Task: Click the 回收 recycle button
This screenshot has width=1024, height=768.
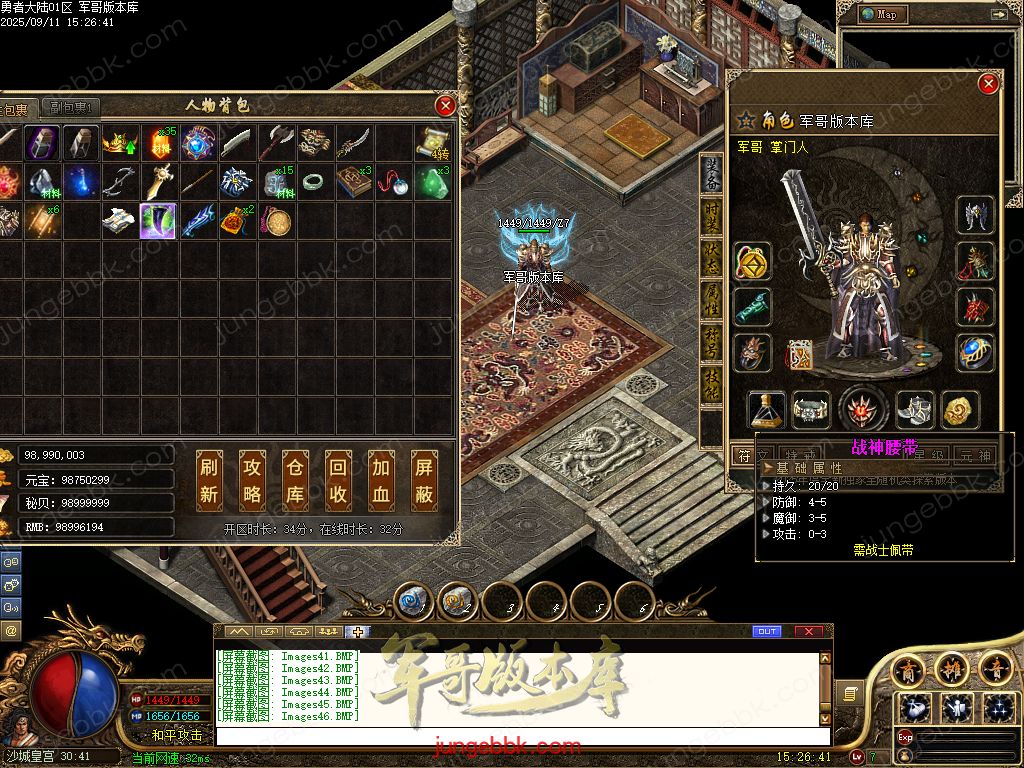Action: (339, 479)
